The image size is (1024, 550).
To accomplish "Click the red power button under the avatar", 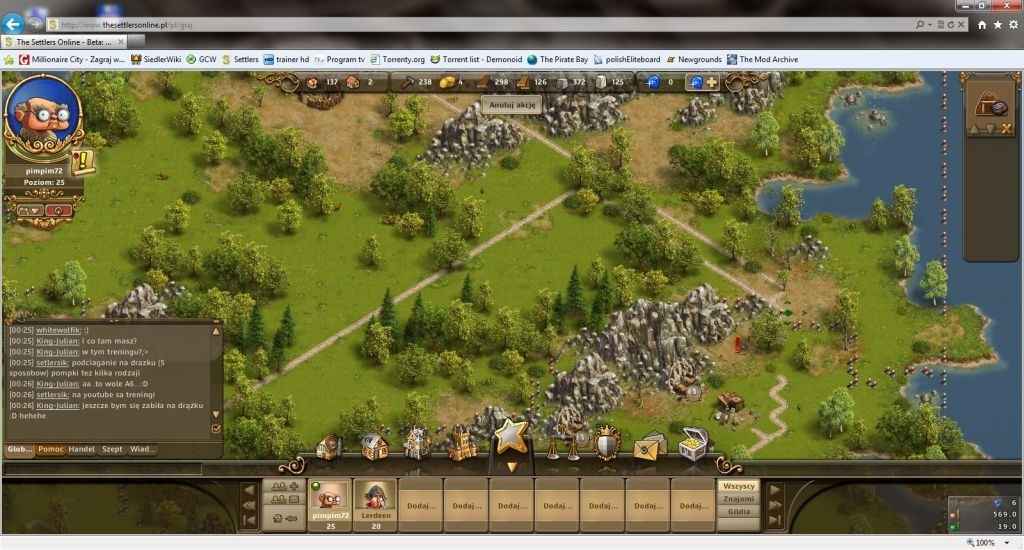I will click(x=59, y=211).
